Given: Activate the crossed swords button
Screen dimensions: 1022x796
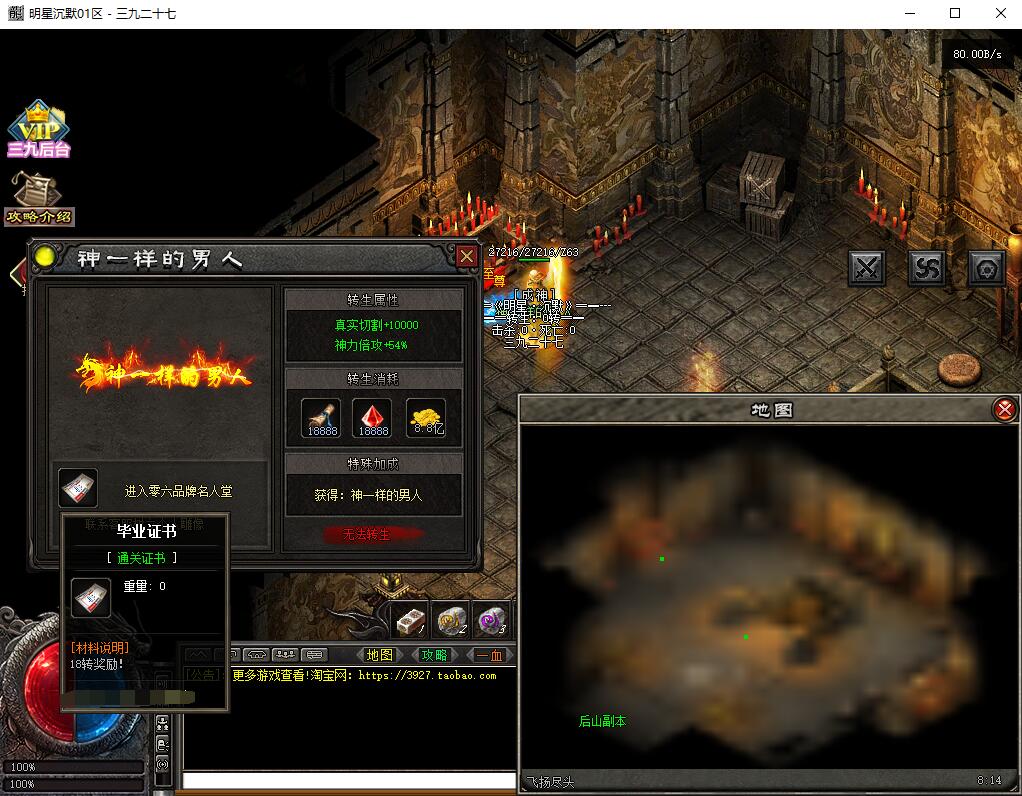Looking at the screenshot, I should pos(867,267).
